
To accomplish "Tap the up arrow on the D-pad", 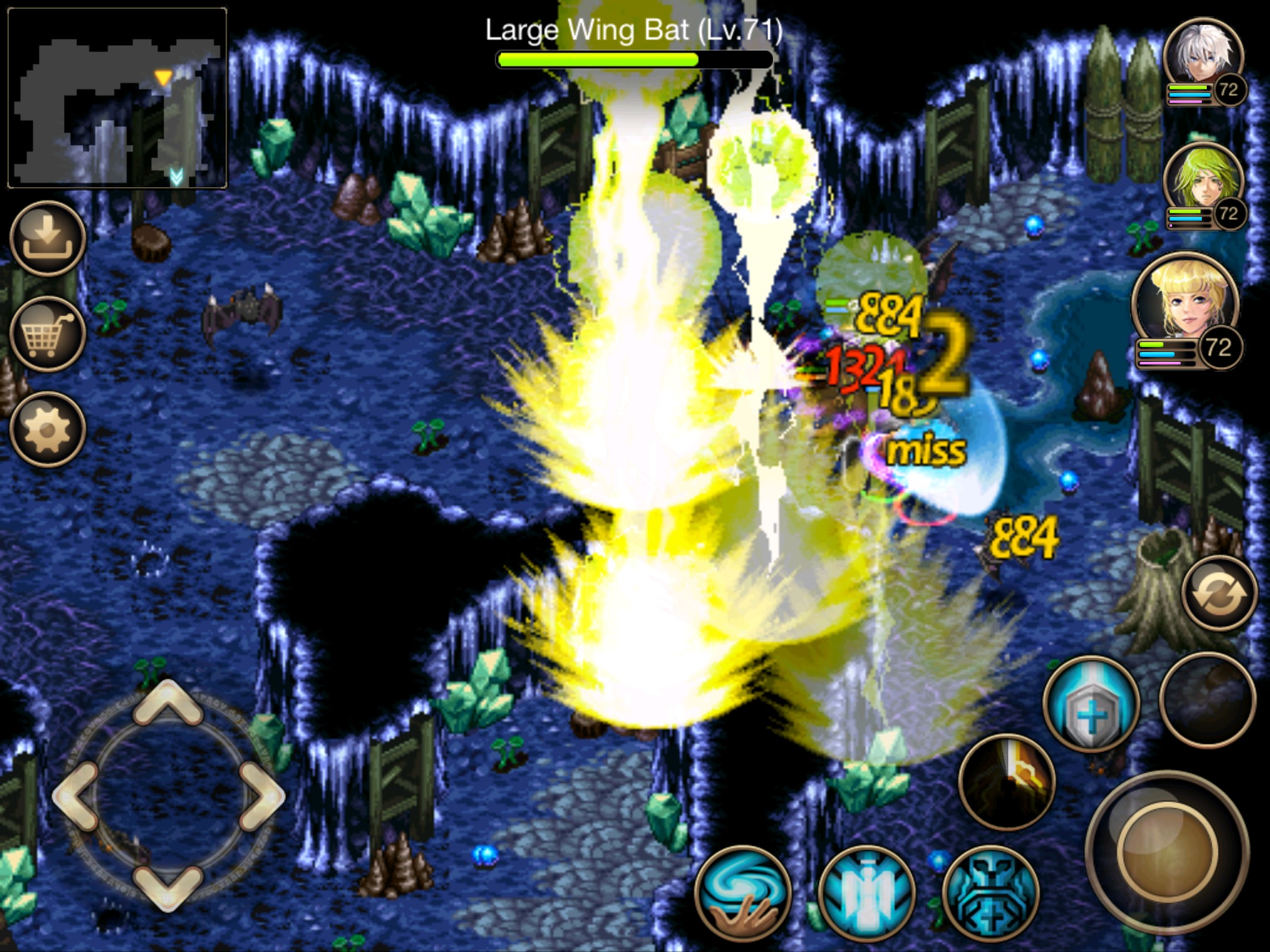I will pyautogui.click(x=167, y=703).
